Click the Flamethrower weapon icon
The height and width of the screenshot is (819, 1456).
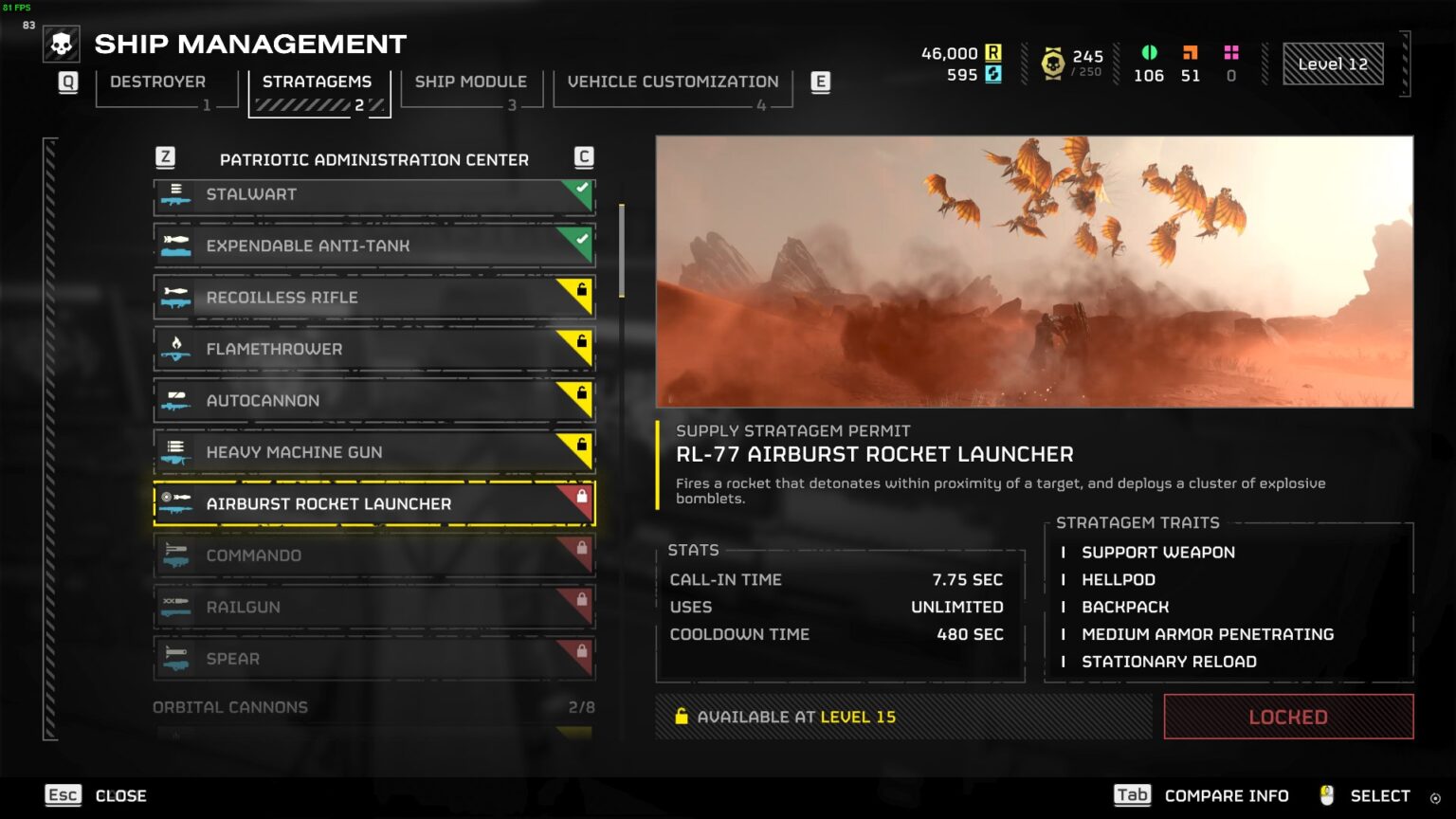coord(178,349)
